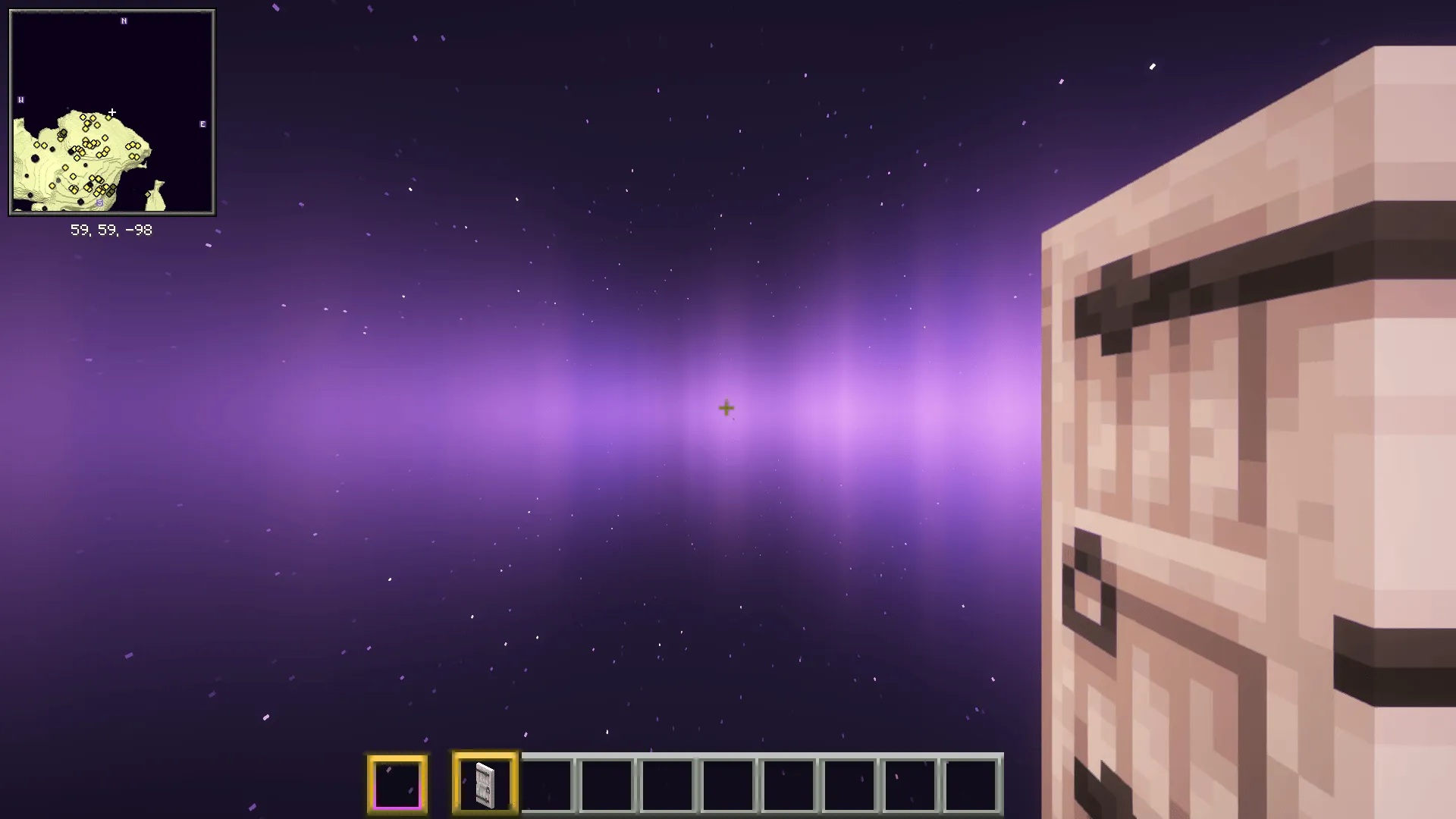Click the group of waypoints on the island's east side
The width and height of the screenshot is (1456, 819).
point(132,146)
